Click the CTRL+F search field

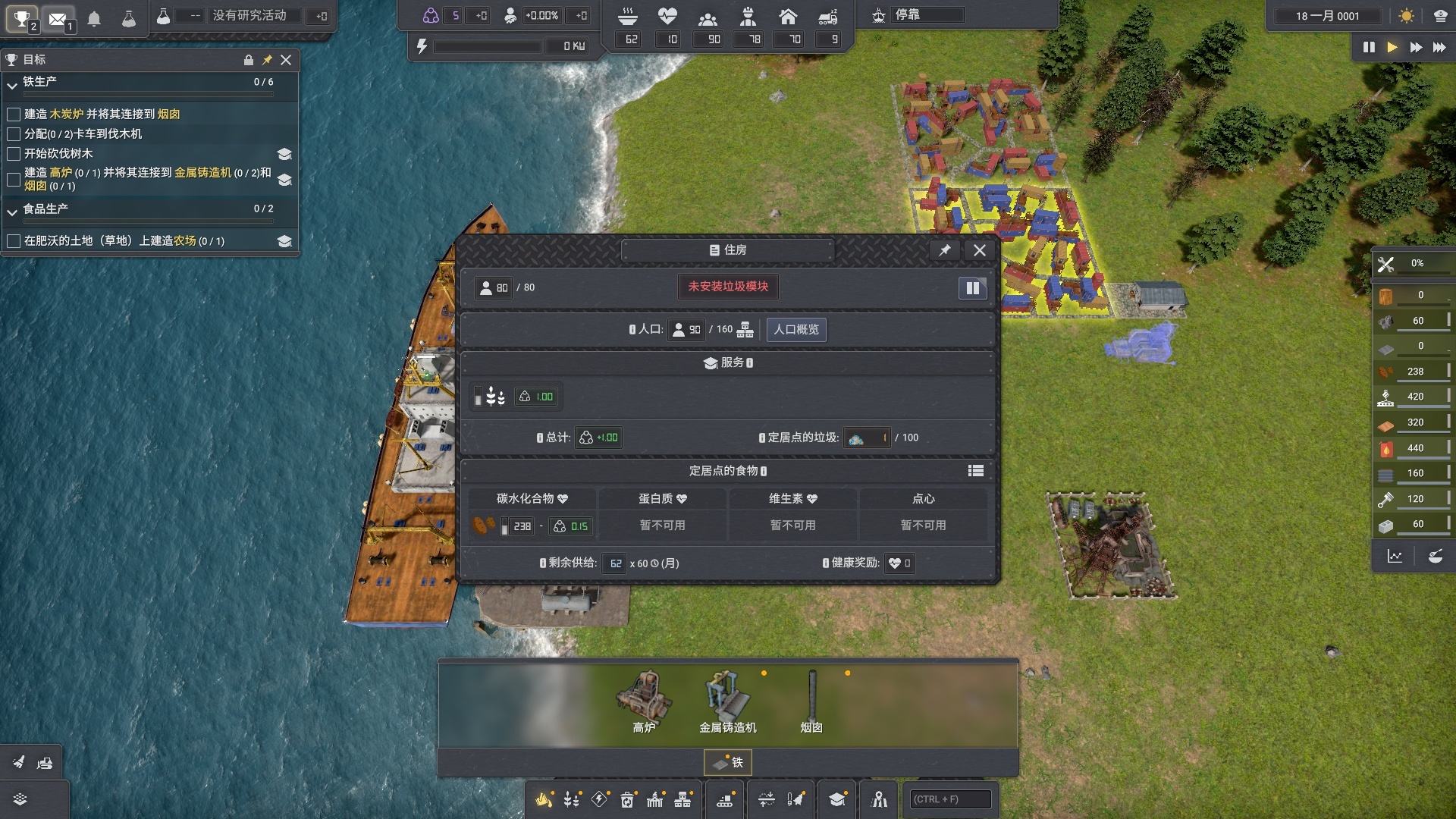pyautogui.click(x=949, y=799)
